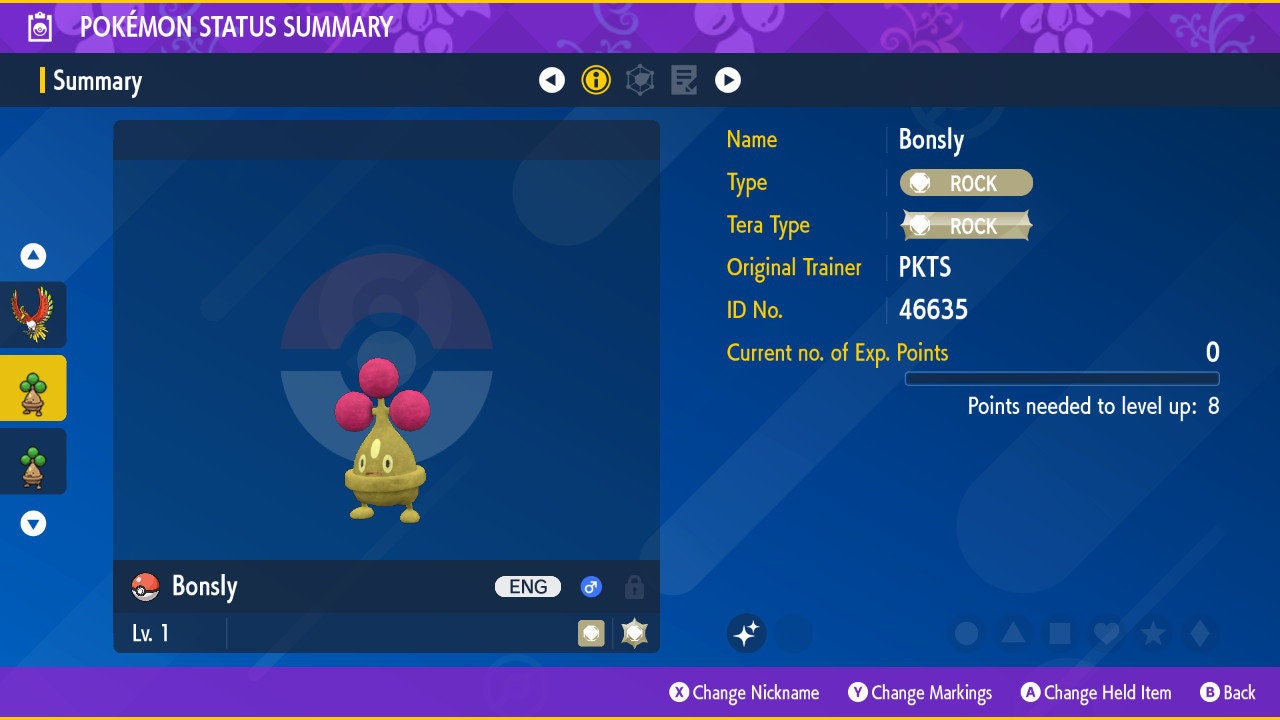
Task: Toggle the triangle marking
Action: 1012,633
